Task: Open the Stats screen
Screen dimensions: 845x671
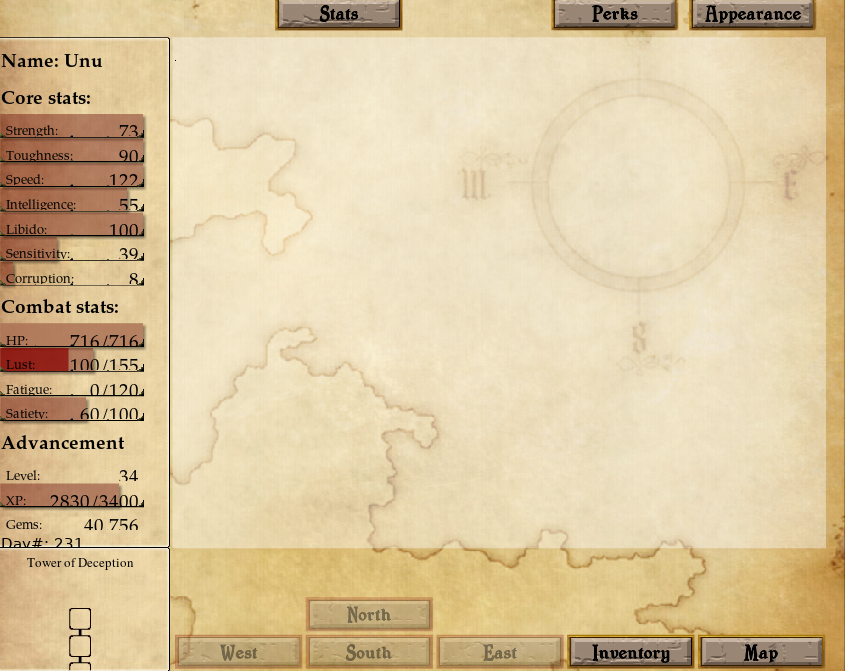Action: (339, 14)
